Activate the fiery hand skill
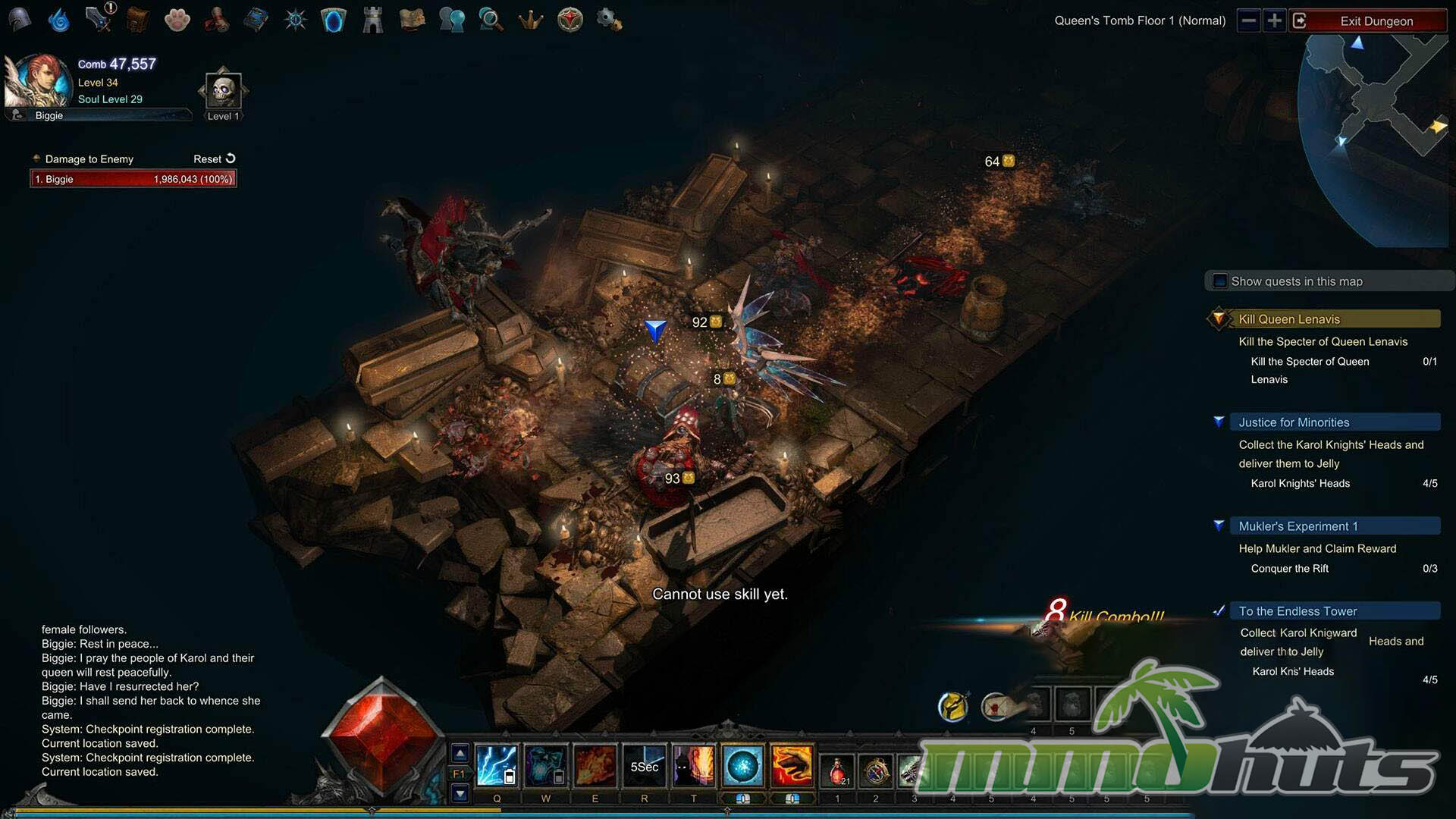The width and height of the screenshot is (1456, 819). pyautogui.click(x=792, y=766)
